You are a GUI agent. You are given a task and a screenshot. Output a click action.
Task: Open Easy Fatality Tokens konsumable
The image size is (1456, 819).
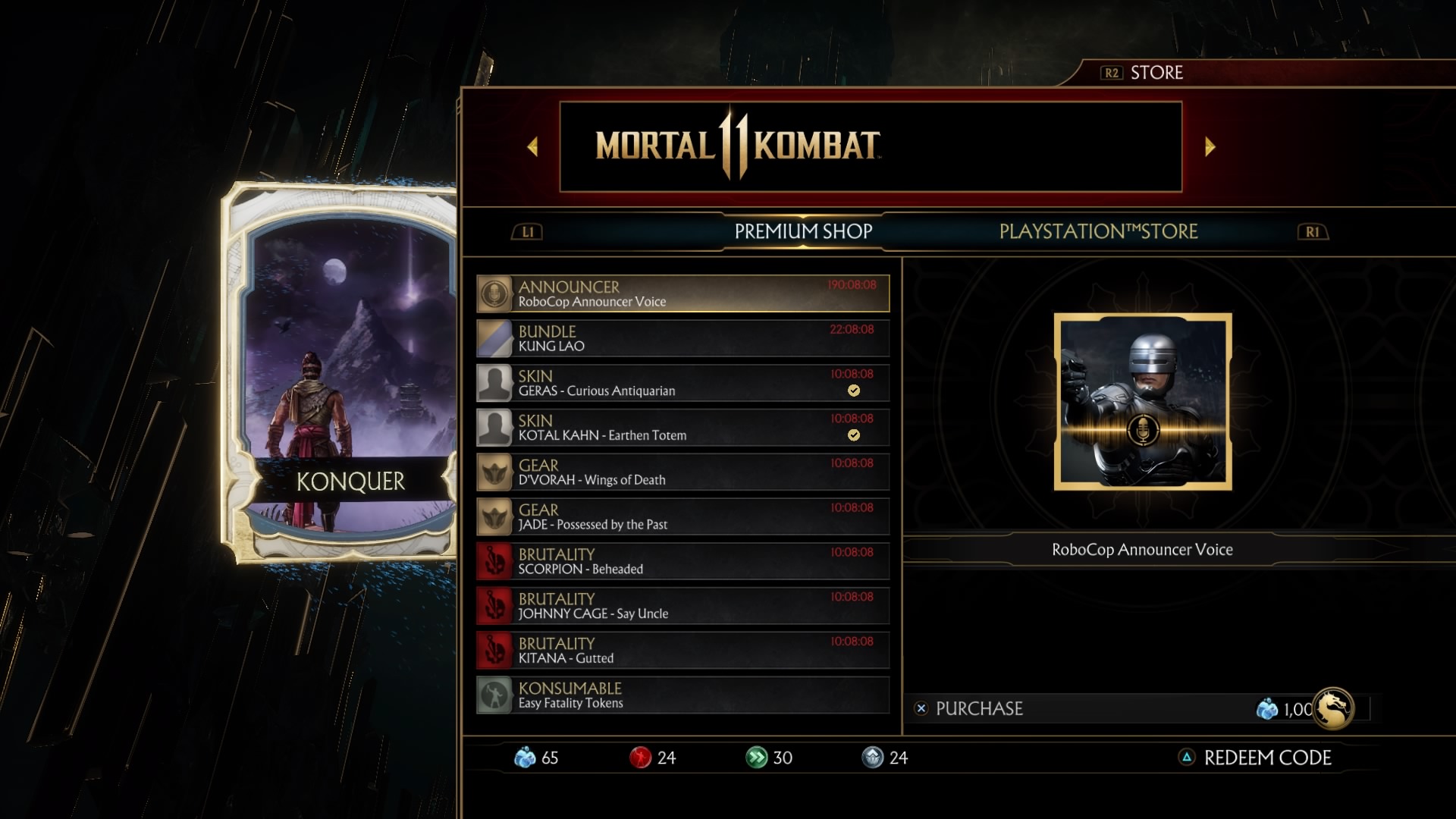(682, 695)
